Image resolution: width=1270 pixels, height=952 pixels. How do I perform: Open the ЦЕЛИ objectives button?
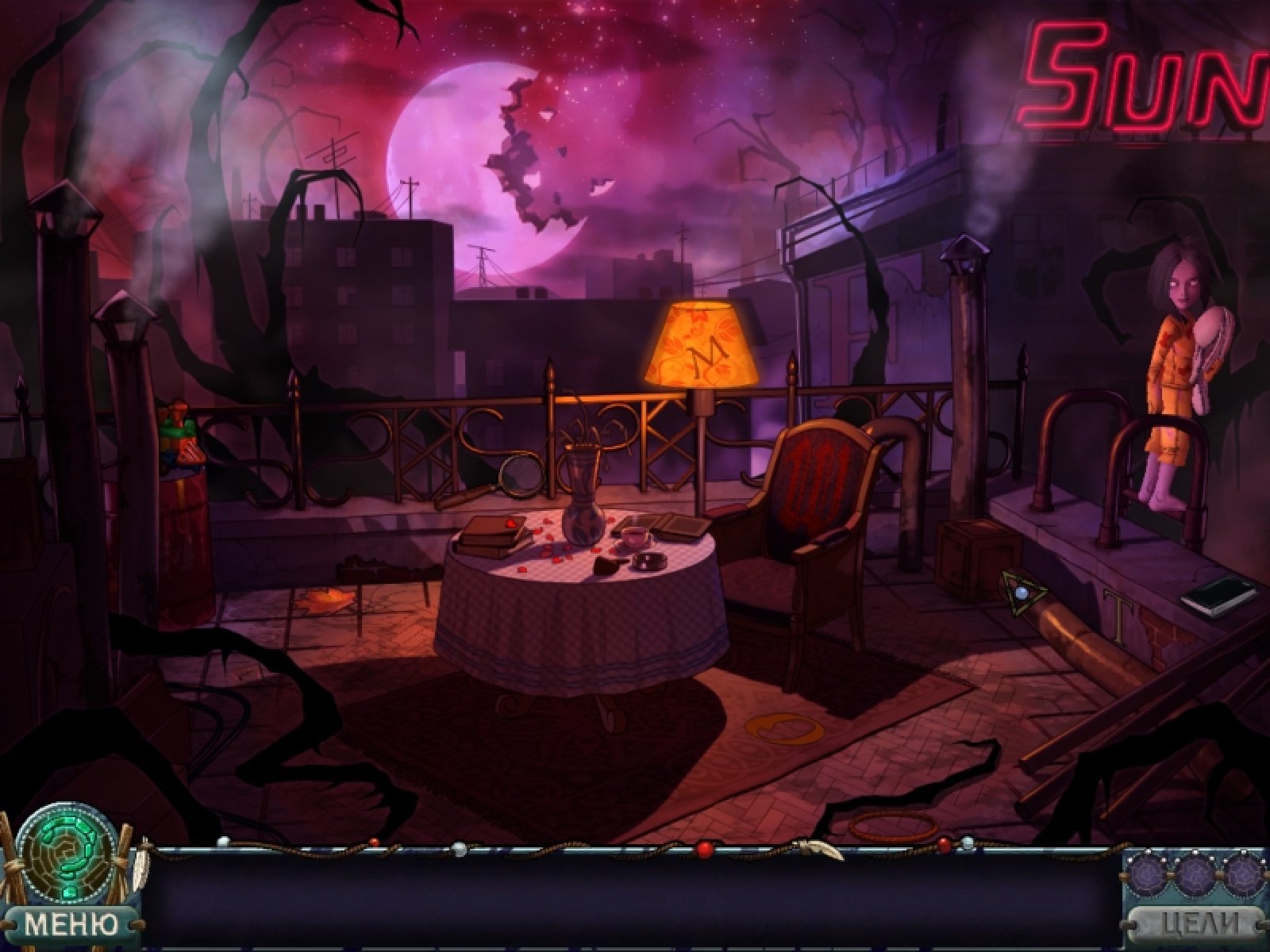(x=1198, y=924)
